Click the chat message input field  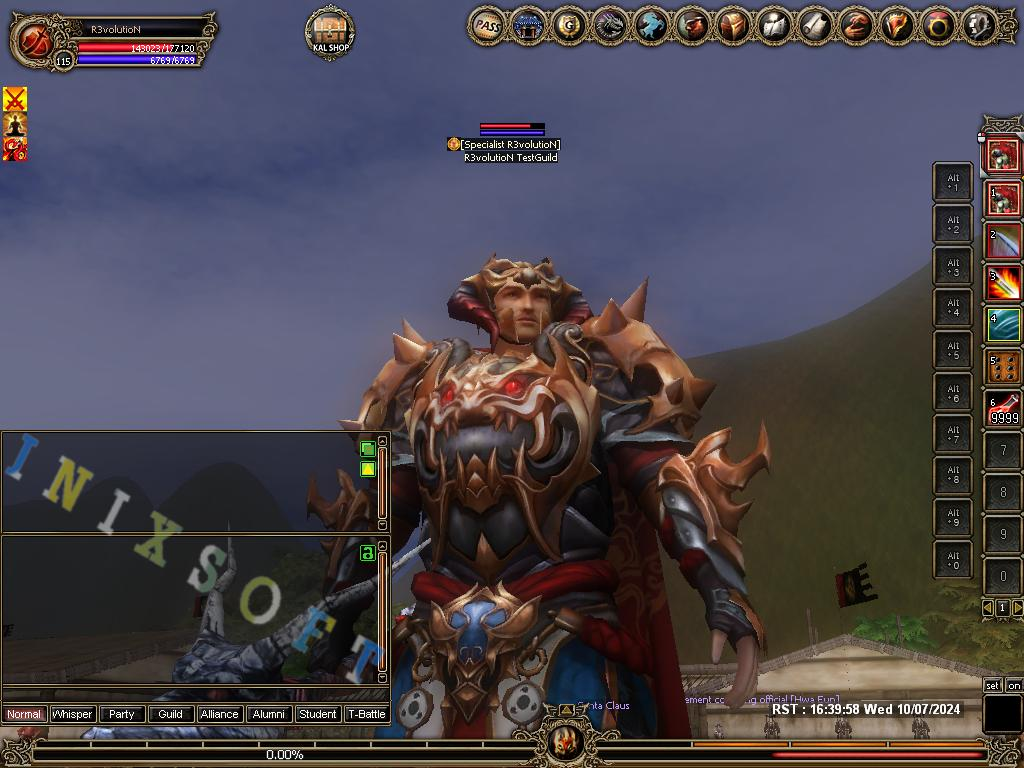click(x=190, y=694)
